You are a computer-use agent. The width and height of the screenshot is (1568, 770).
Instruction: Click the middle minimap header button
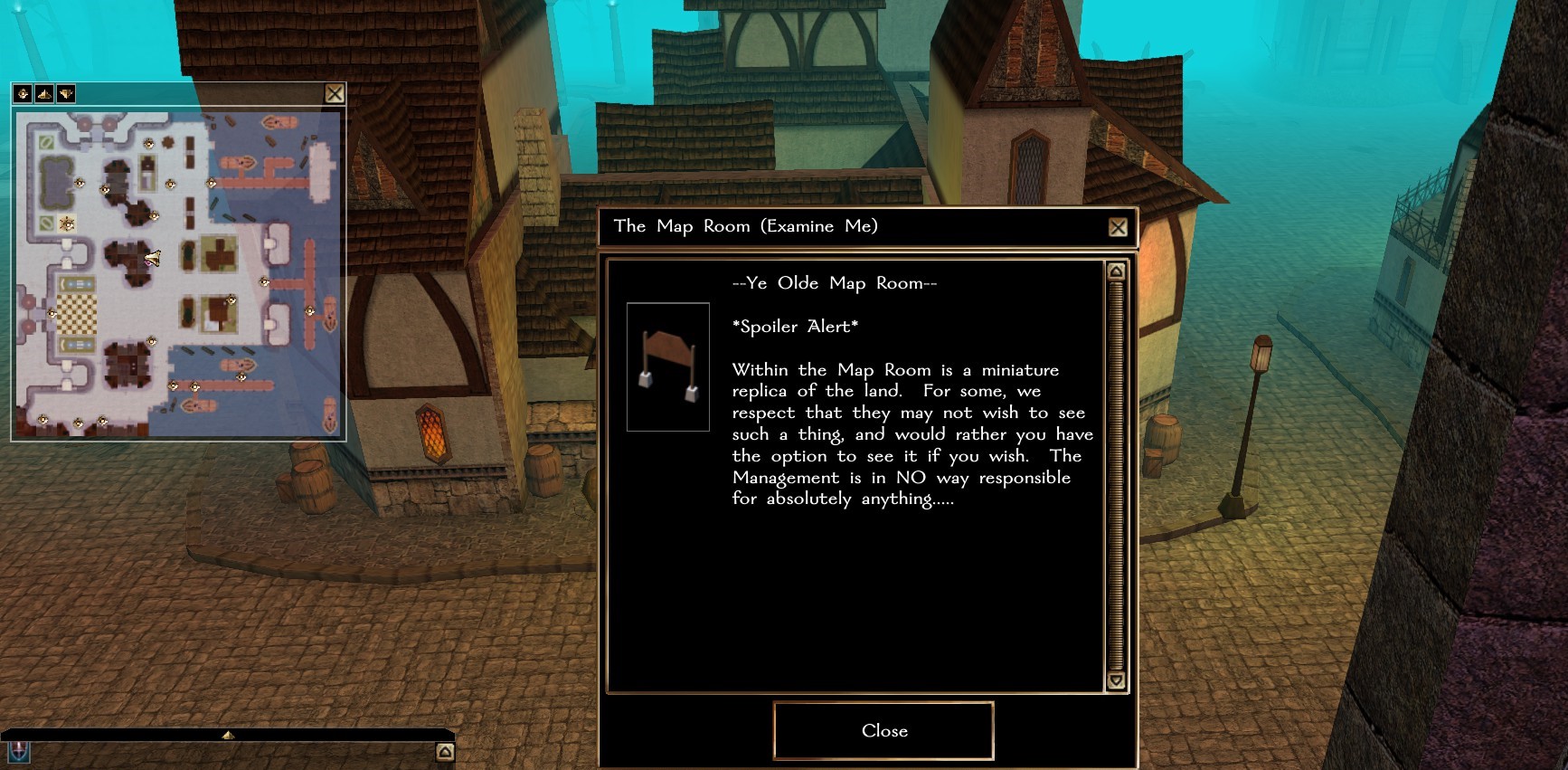coord(44,93)
